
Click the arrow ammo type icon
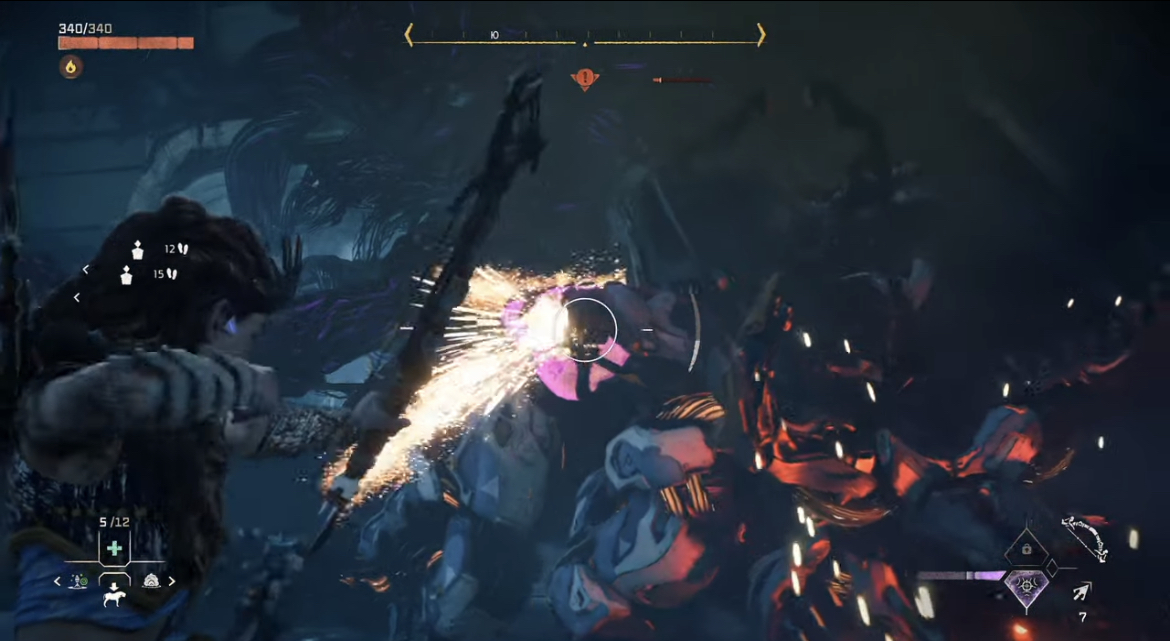point(1081,592)
